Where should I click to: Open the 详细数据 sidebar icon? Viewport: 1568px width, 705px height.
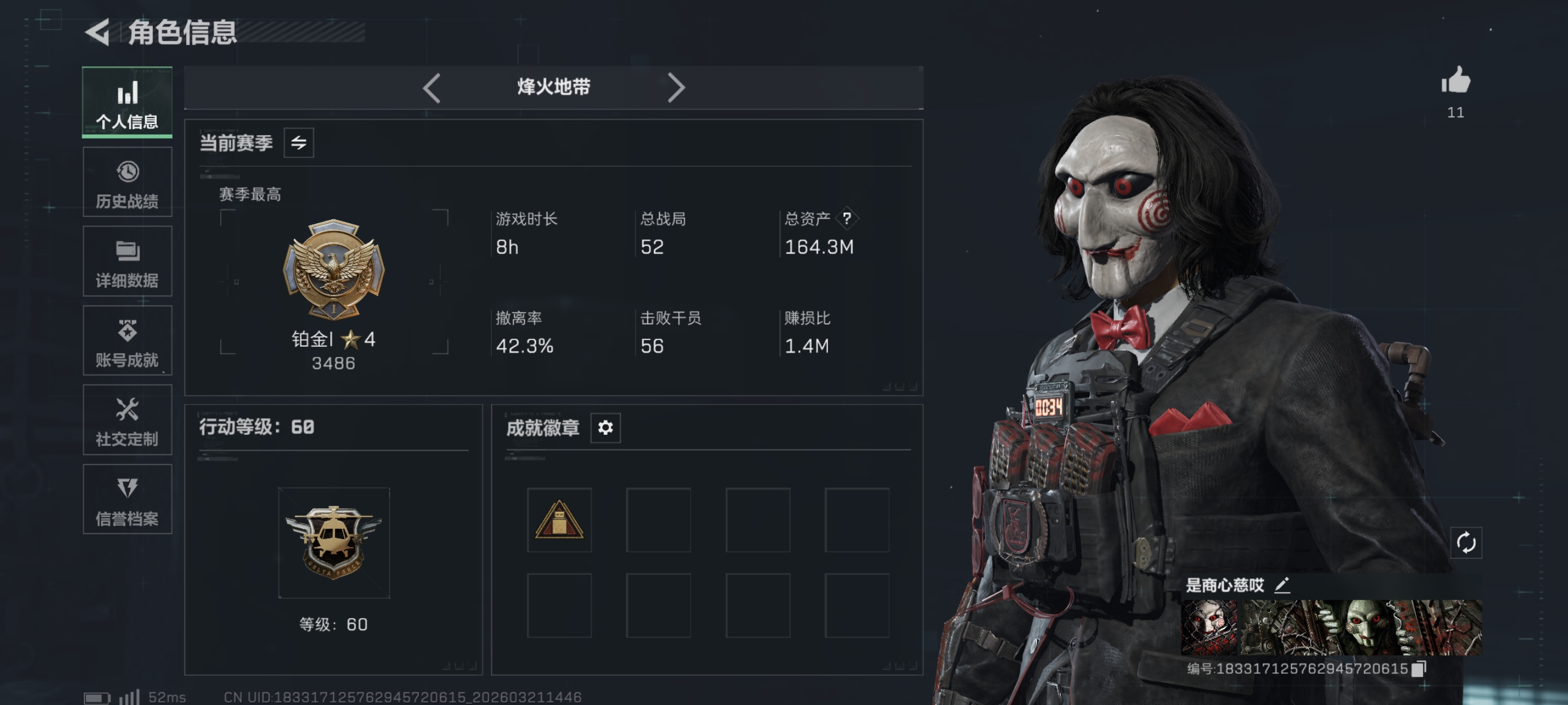coord(127,261)
